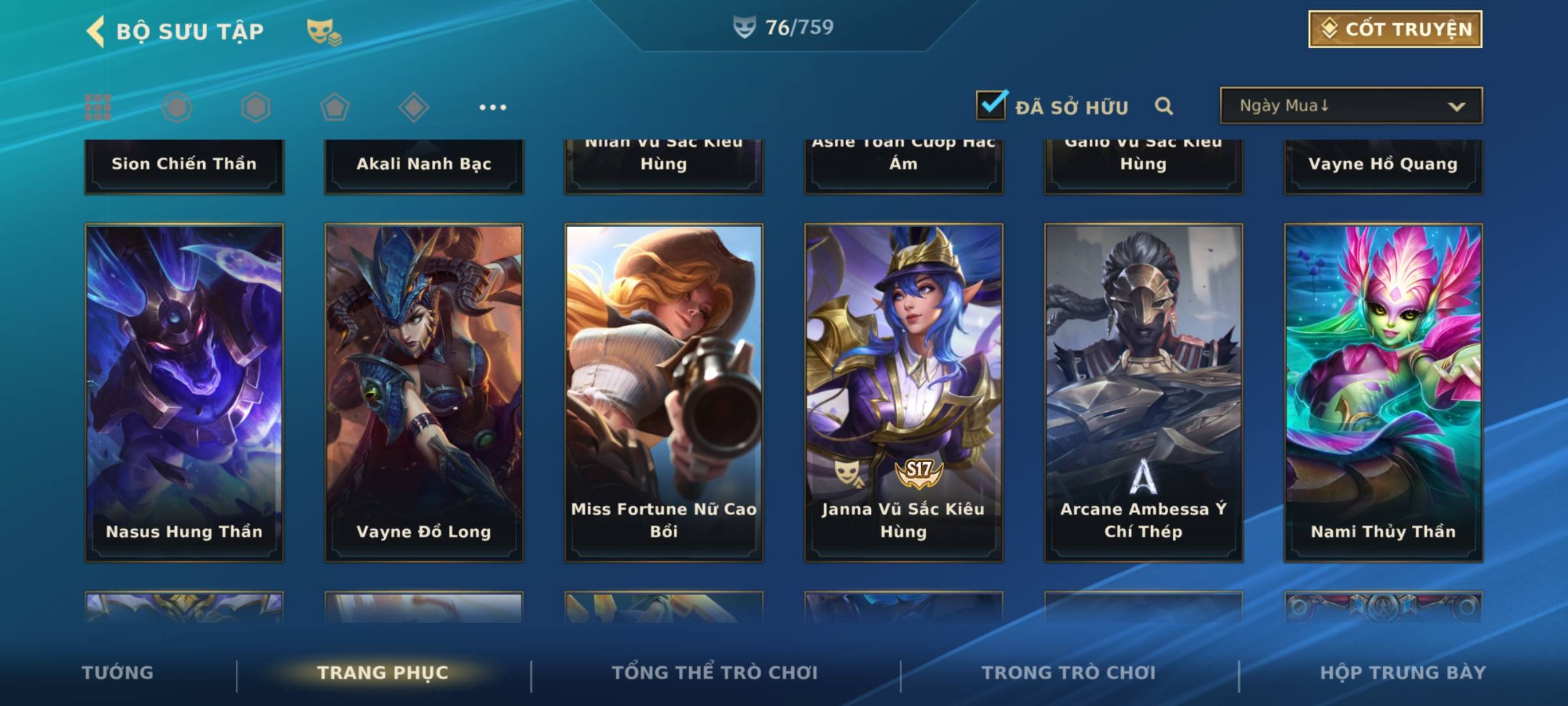This screenshot has width=1568, height=706.
Task: Switch to Tổng Thể Trò Chơi tab
Action: pyautogui.click(x=715, y=673)
